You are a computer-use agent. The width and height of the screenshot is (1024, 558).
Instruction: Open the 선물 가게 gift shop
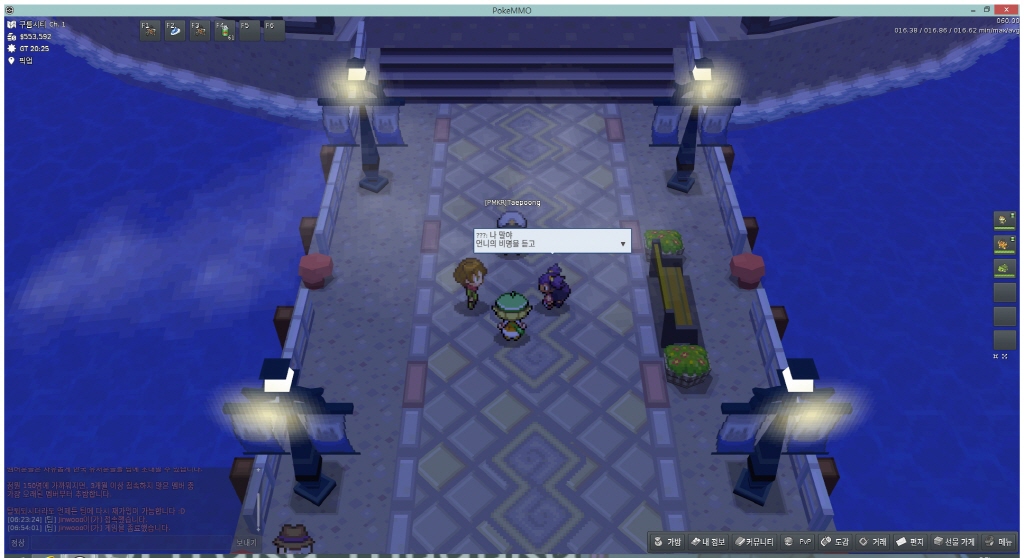pyautogui.click(x=953, y=542)
